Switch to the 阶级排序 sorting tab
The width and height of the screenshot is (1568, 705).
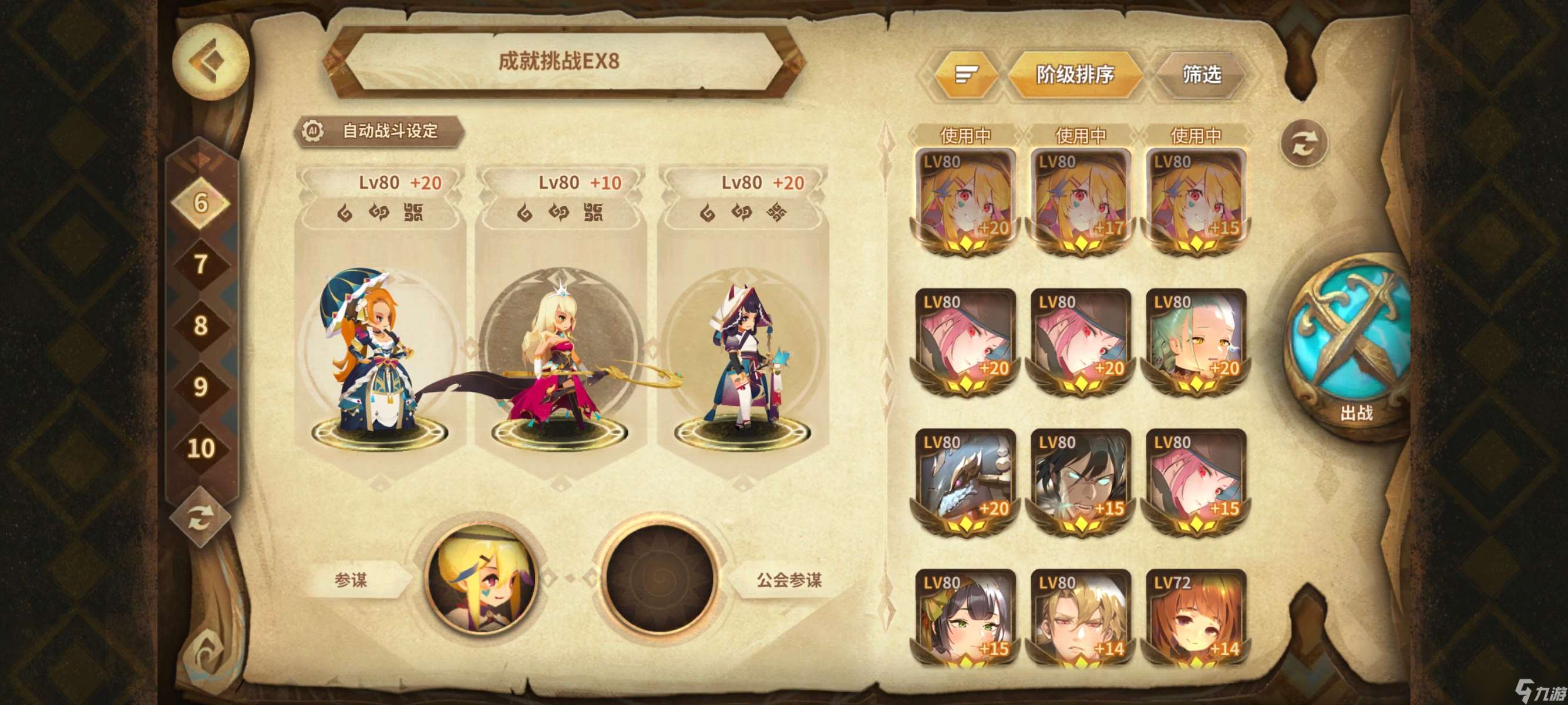click(x=1078, y=74)
